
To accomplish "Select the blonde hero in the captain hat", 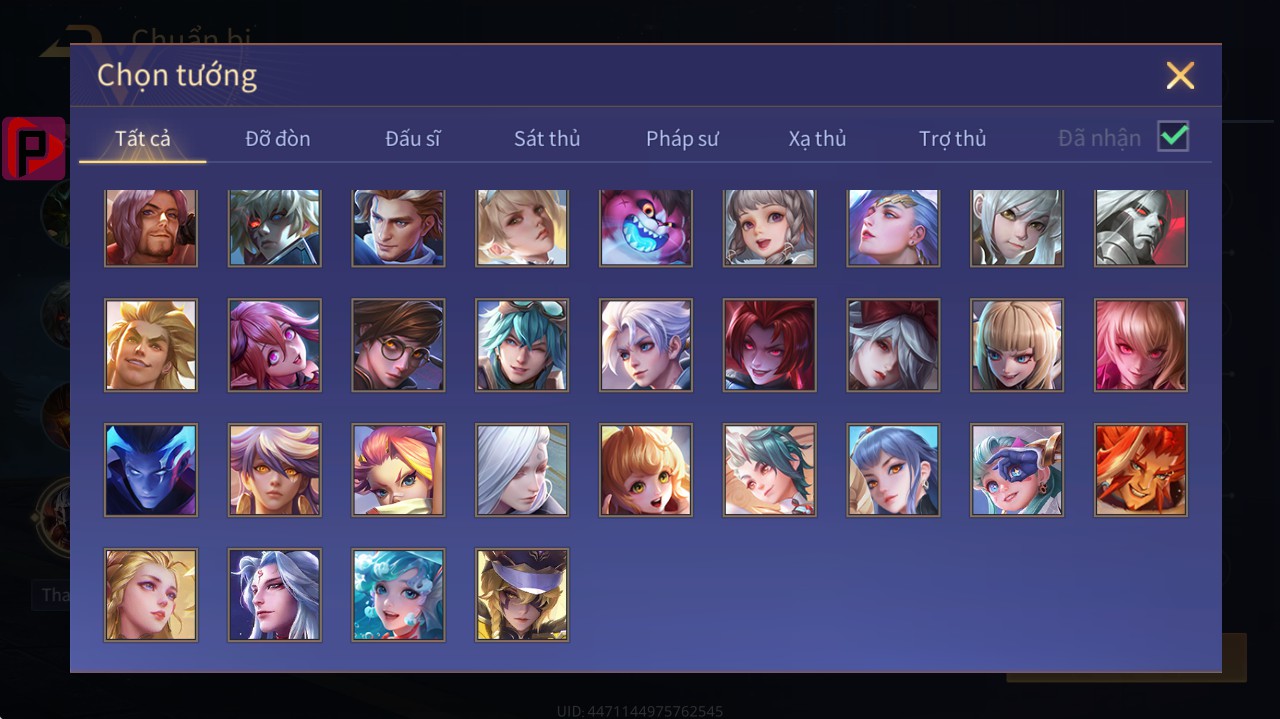I will point(522,594).
